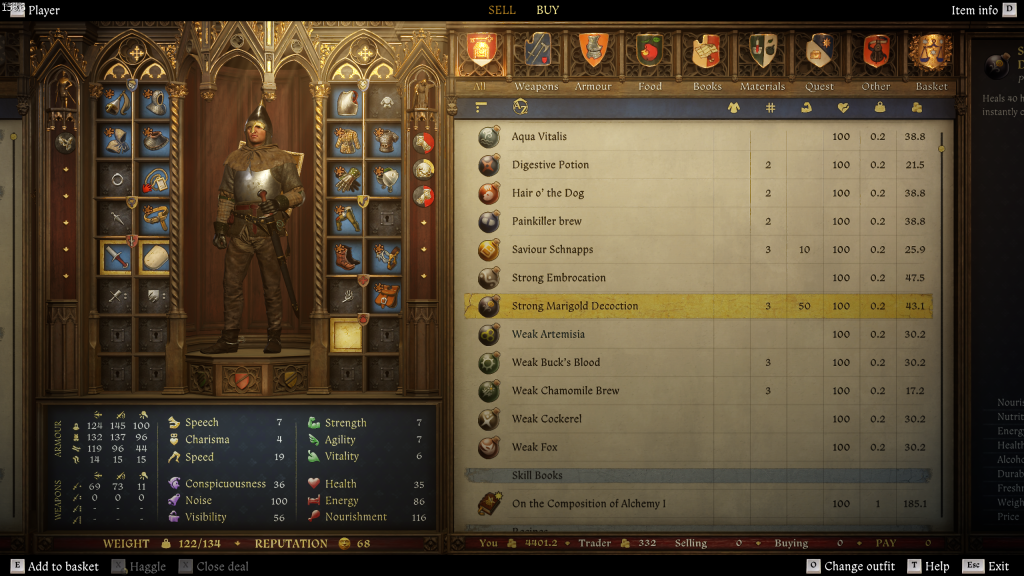Switch to the SELL tab
Image resolution: width=1024 pixels, height=576 pixels.
click(502, 10)
